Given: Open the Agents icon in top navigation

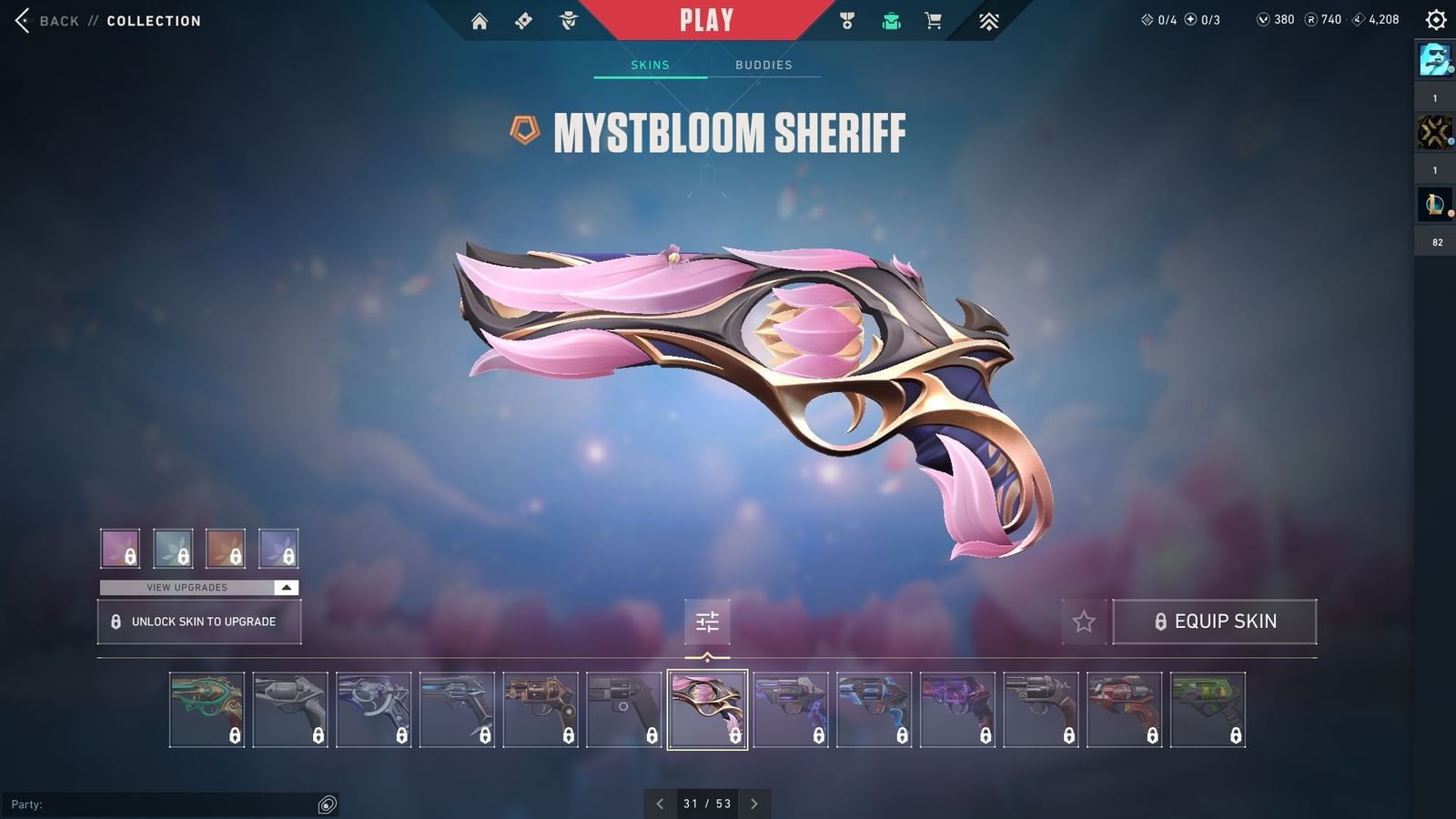Looking at the screenshot, I should tap(569, 18).
